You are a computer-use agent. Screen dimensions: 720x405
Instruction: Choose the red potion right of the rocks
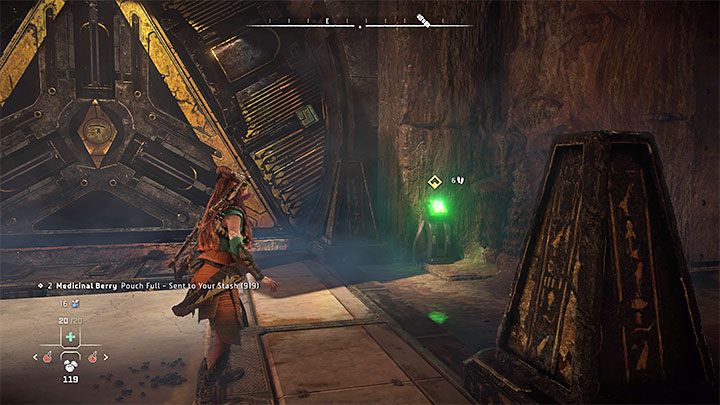click(x=91, y=357)
